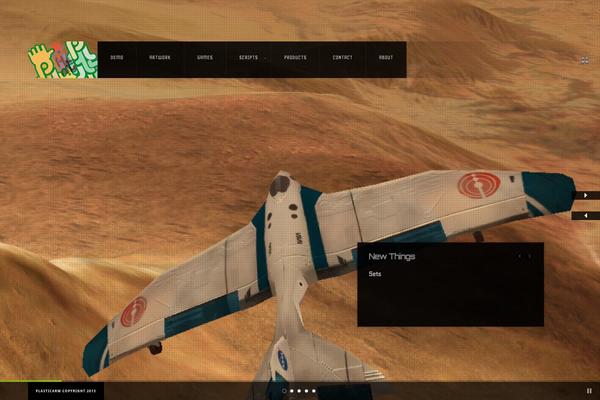Open the Games section
600x400 pixels.
click(x=204, y=58)
